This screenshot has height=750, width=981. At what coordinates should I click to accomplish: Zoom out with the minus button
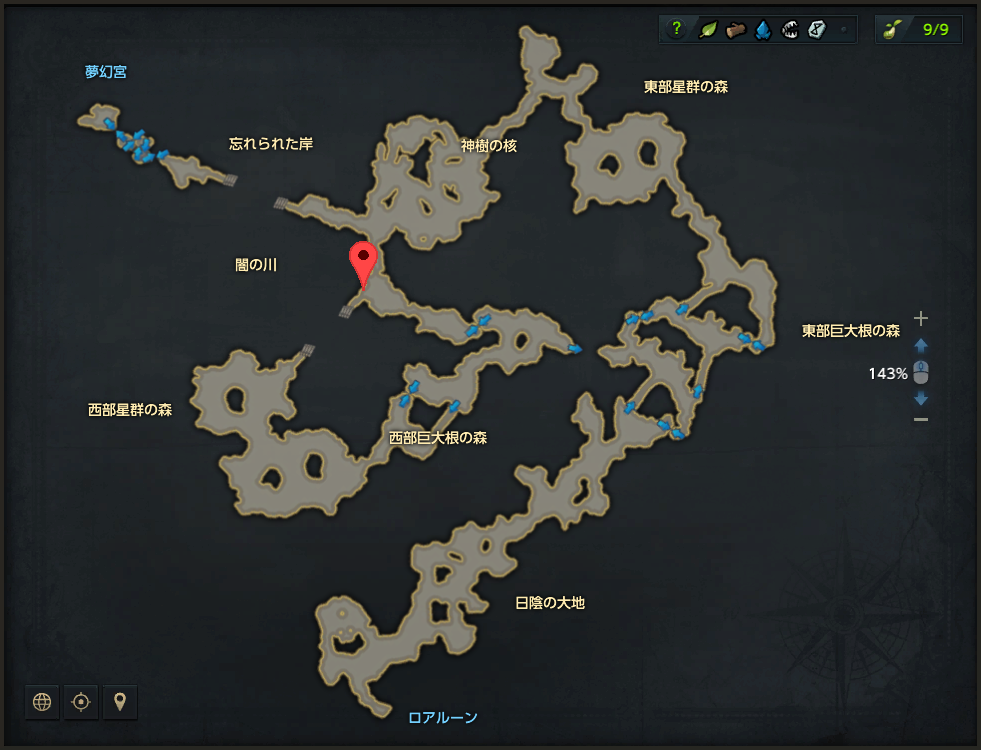921,419
